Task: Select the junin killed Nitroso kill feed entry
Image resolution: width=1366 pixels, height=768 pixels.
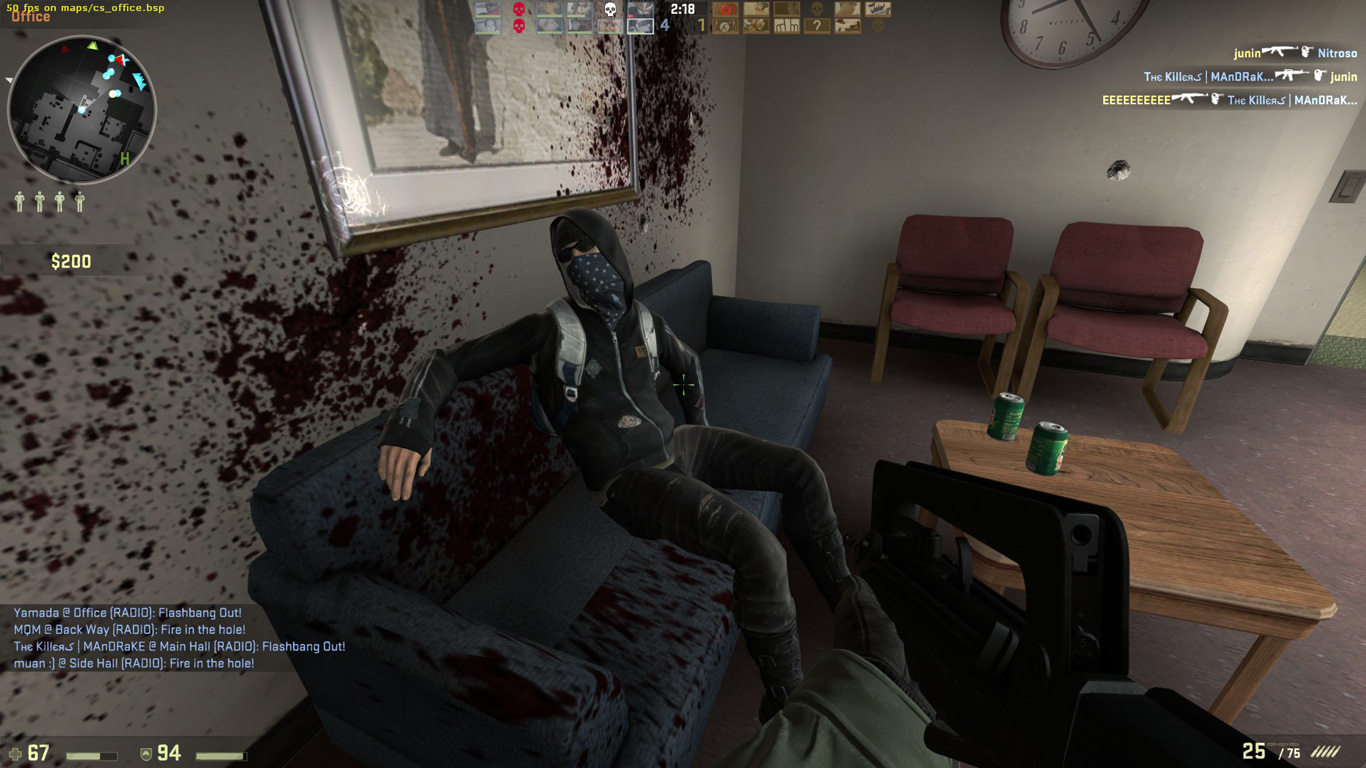Action: click(x=1294, y=52)
